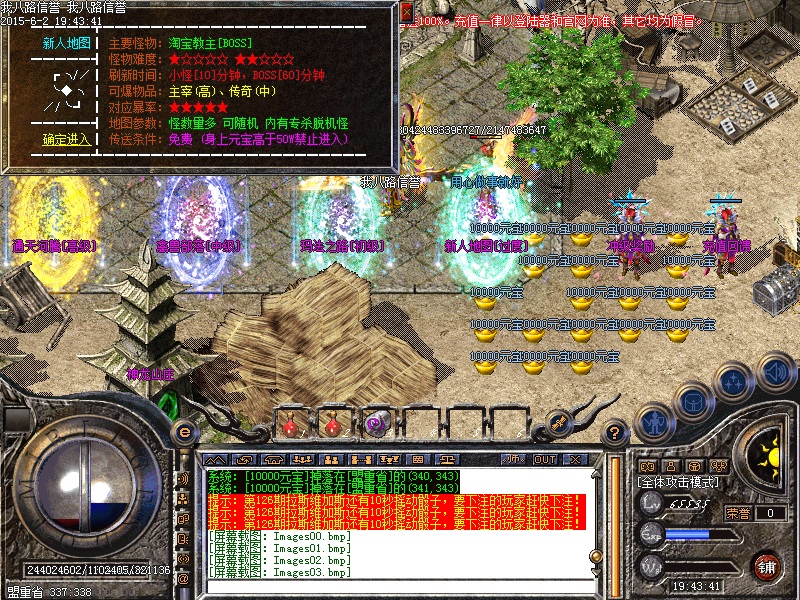Click the round 'e' button
Viewport: 800px width, 600px height.
pyautogui.click(x=184, y=432)
